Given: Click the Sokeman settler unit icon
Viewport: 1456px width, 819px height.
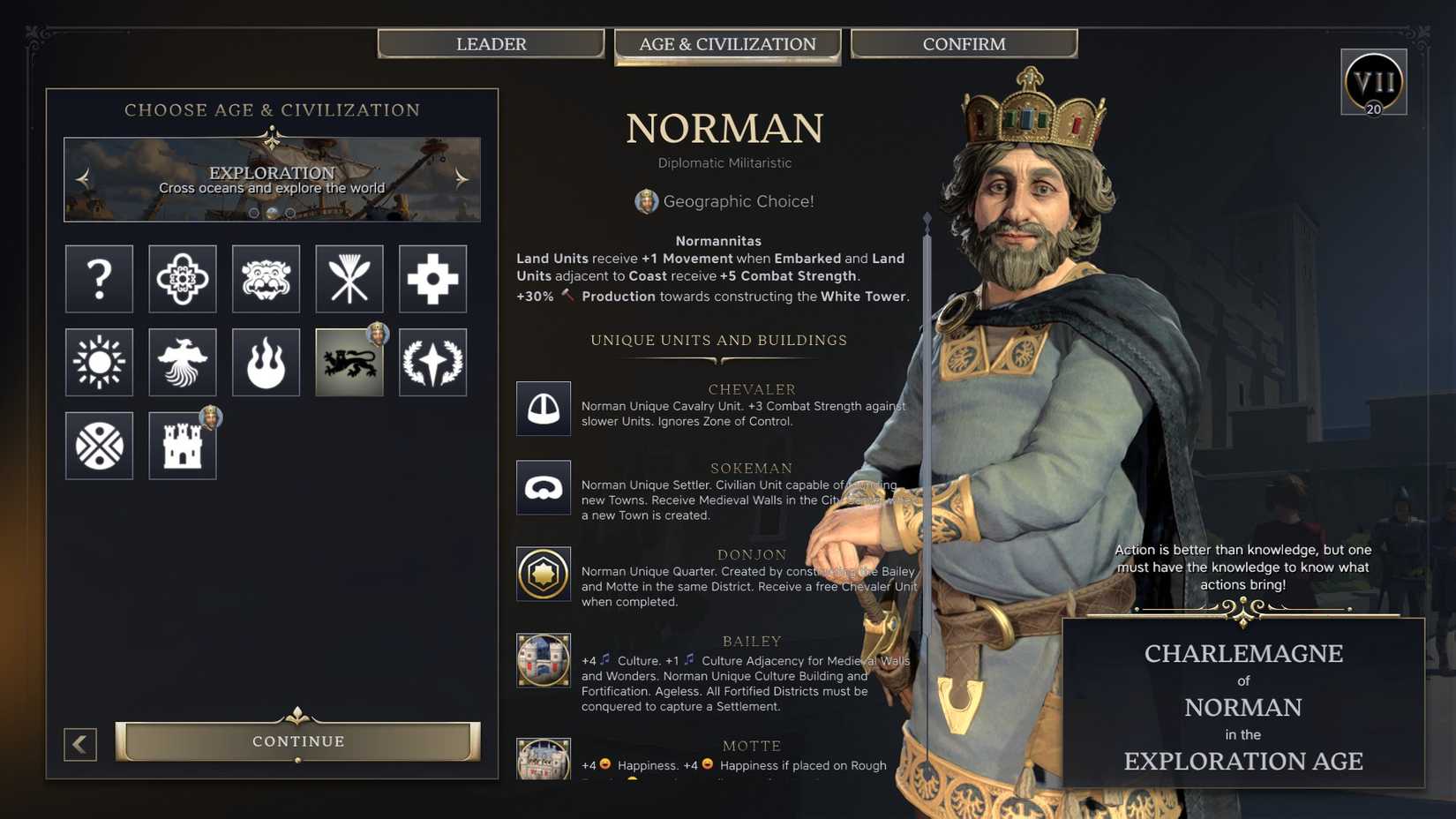Looking at the screenshot, I should click(544, 487).
